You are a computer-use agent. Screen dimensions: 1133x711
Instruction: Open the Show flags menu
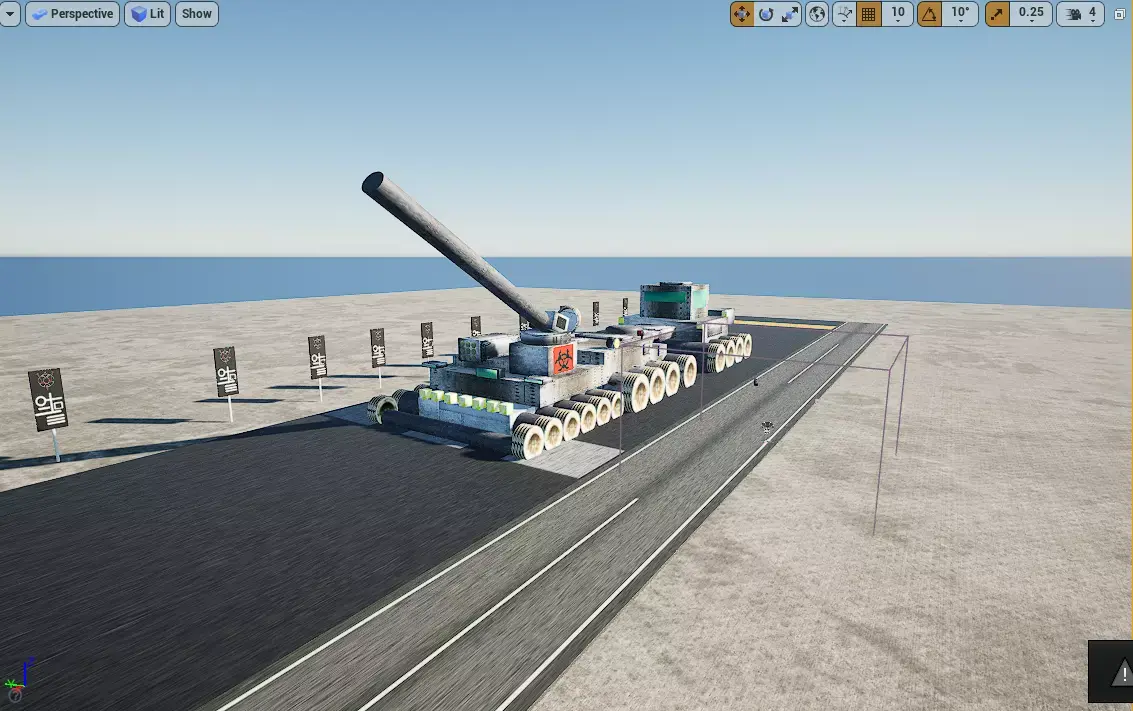click(x=197, y=14)
